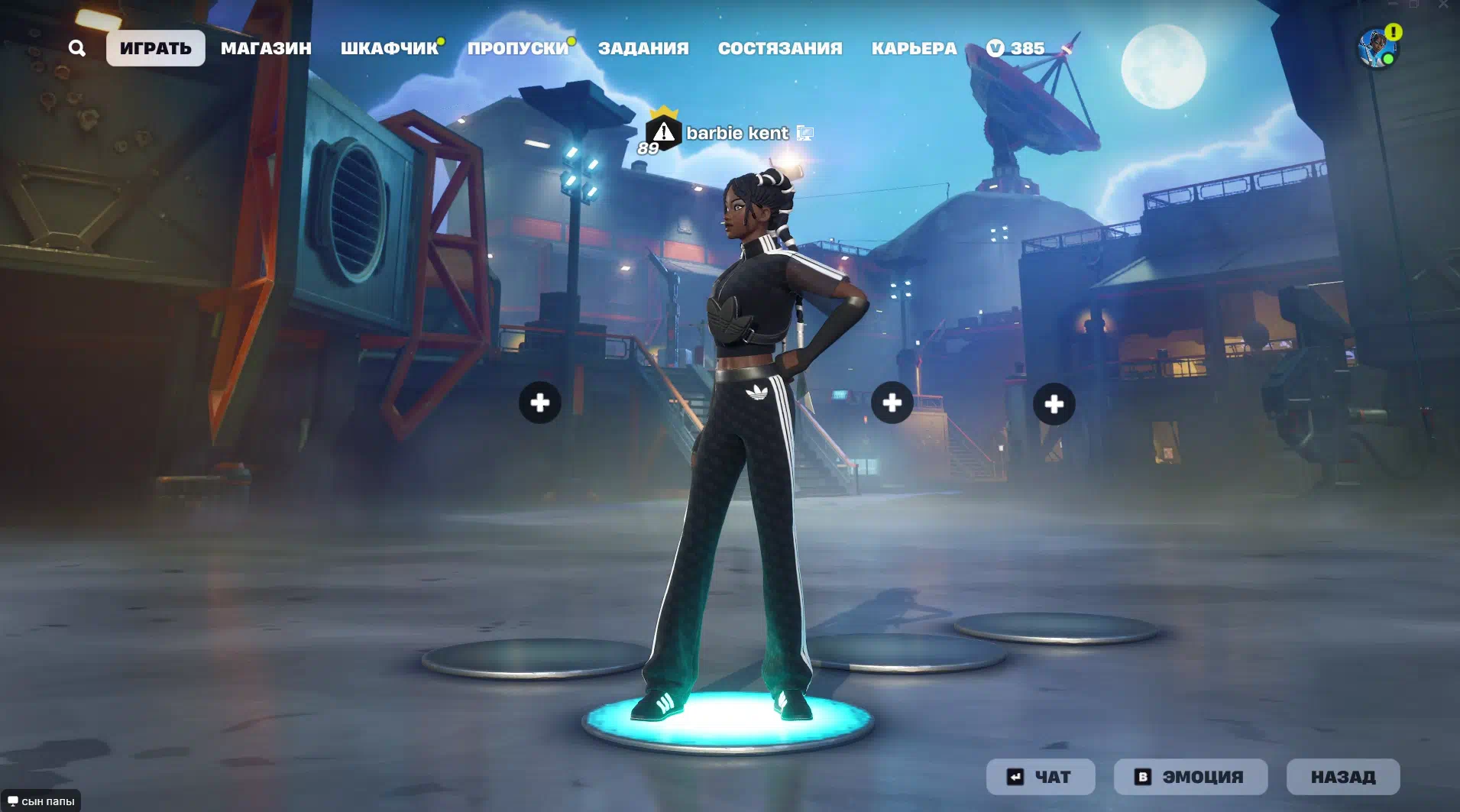Click the 385 V-Bucks balance

point(1015,48)
